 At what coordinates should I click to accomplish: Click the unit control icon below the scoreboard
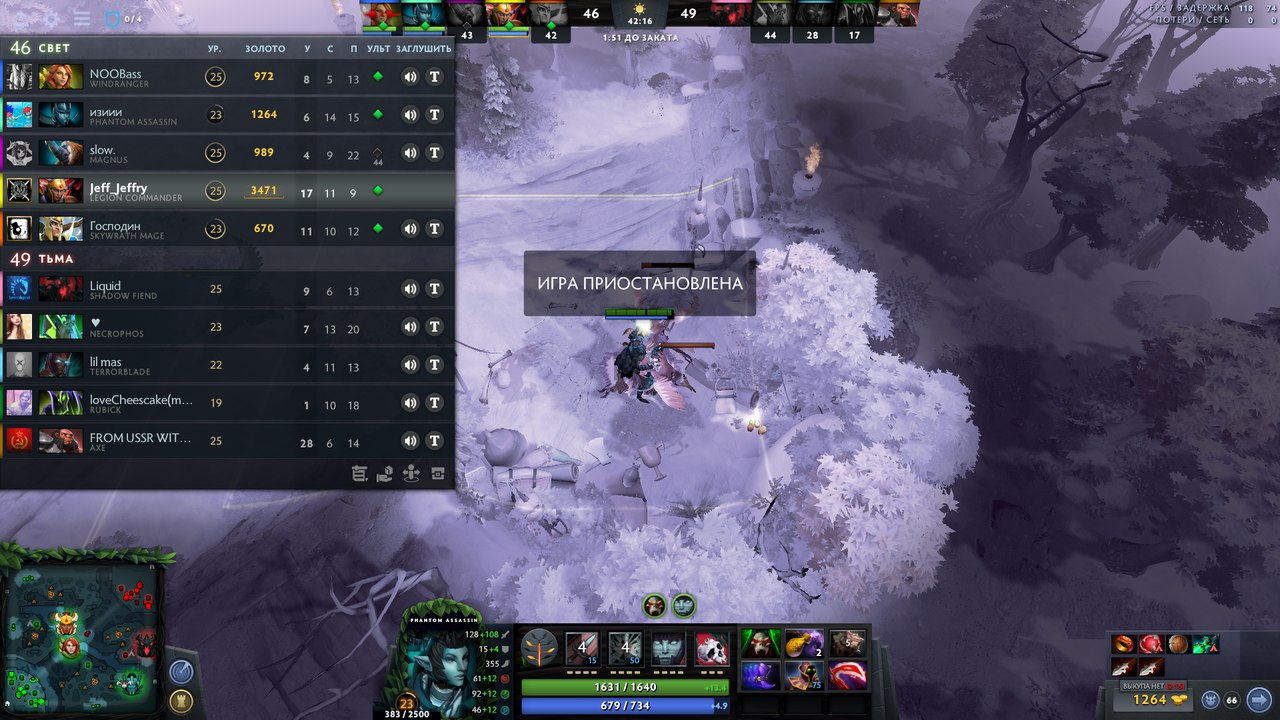click(411, 473)
